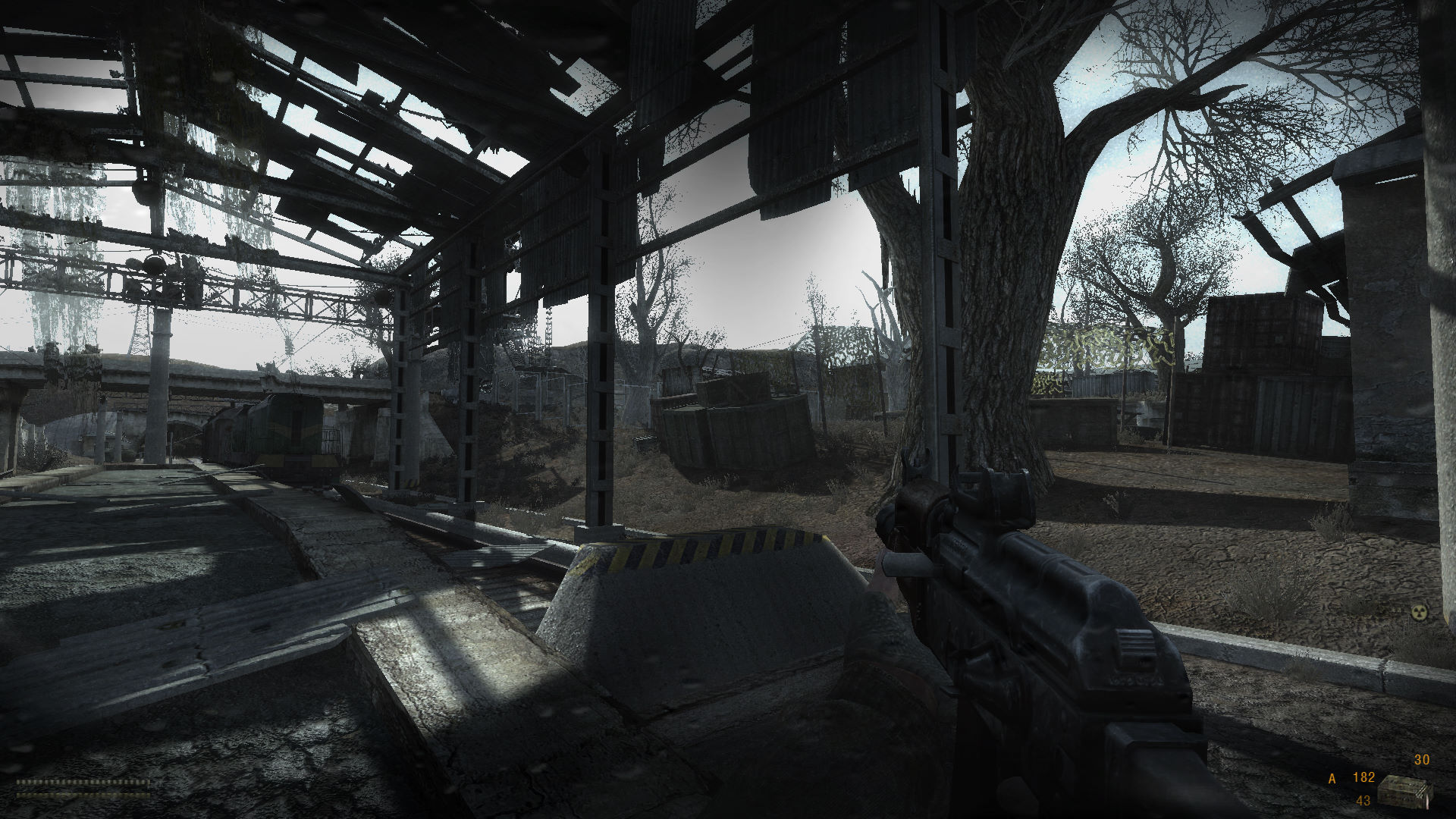This screenshot has width=1456, height=819.
Task: Click the health bar segments bottom-left
Action: click(x=83, y=782)
